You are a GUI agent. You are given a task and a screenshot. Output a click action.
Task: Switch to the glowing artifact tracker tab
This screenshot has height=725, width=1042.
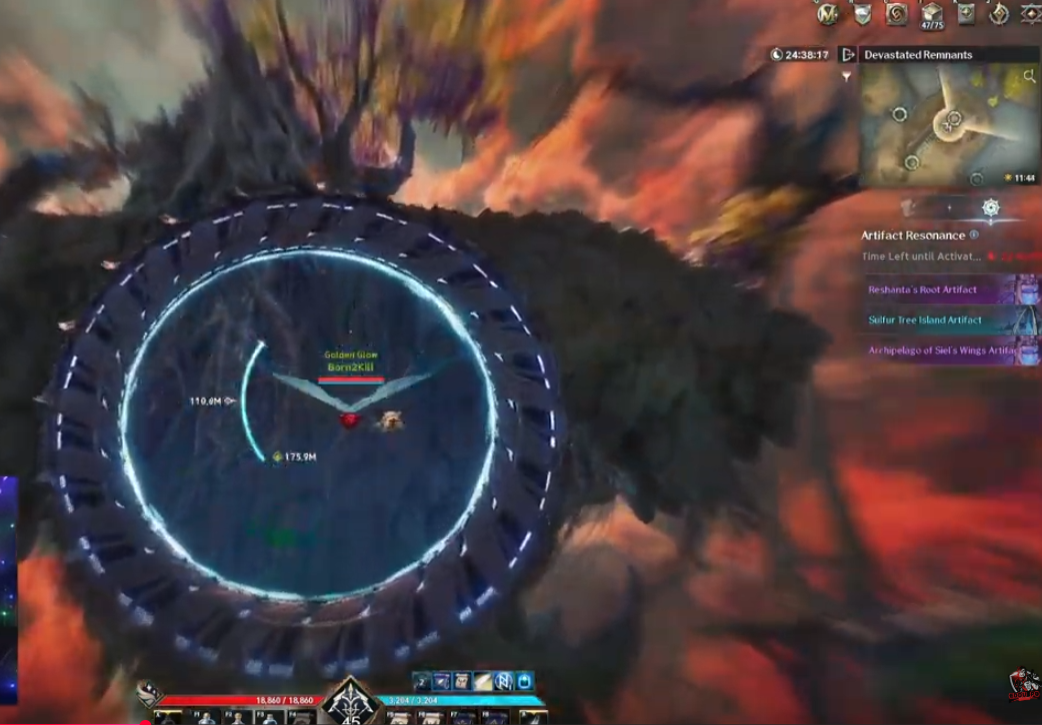(x=990, y=208)
